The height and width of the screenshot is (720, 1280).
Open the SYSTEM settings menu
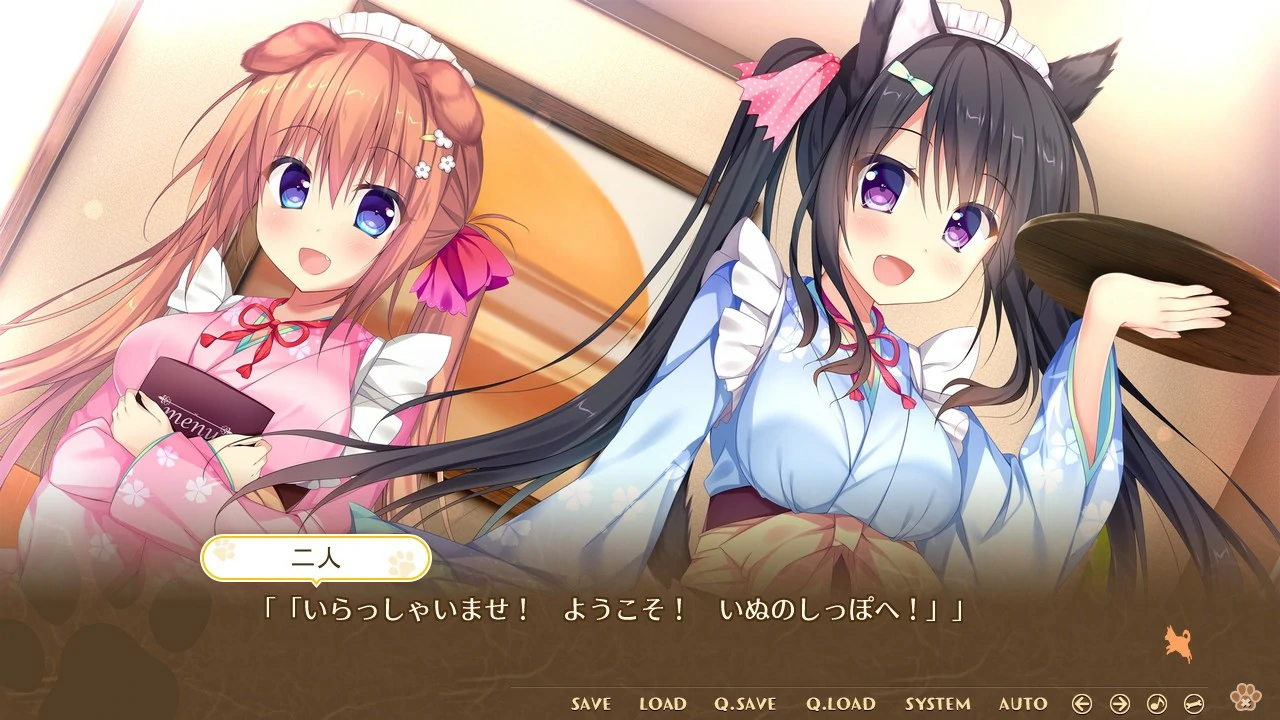[939, 703]
